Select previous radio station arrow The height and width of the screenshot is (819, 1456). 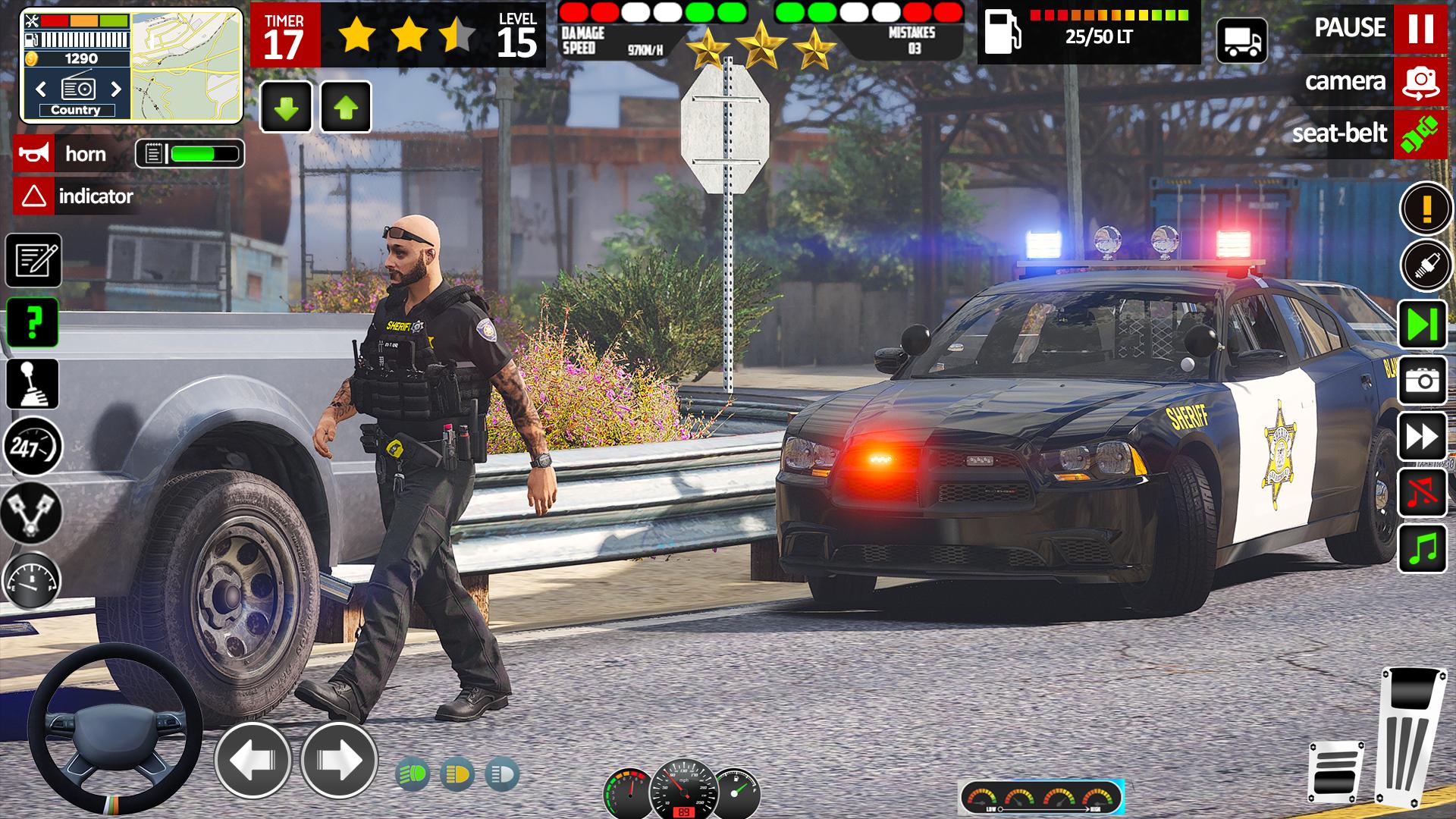(x=41, y=89)
